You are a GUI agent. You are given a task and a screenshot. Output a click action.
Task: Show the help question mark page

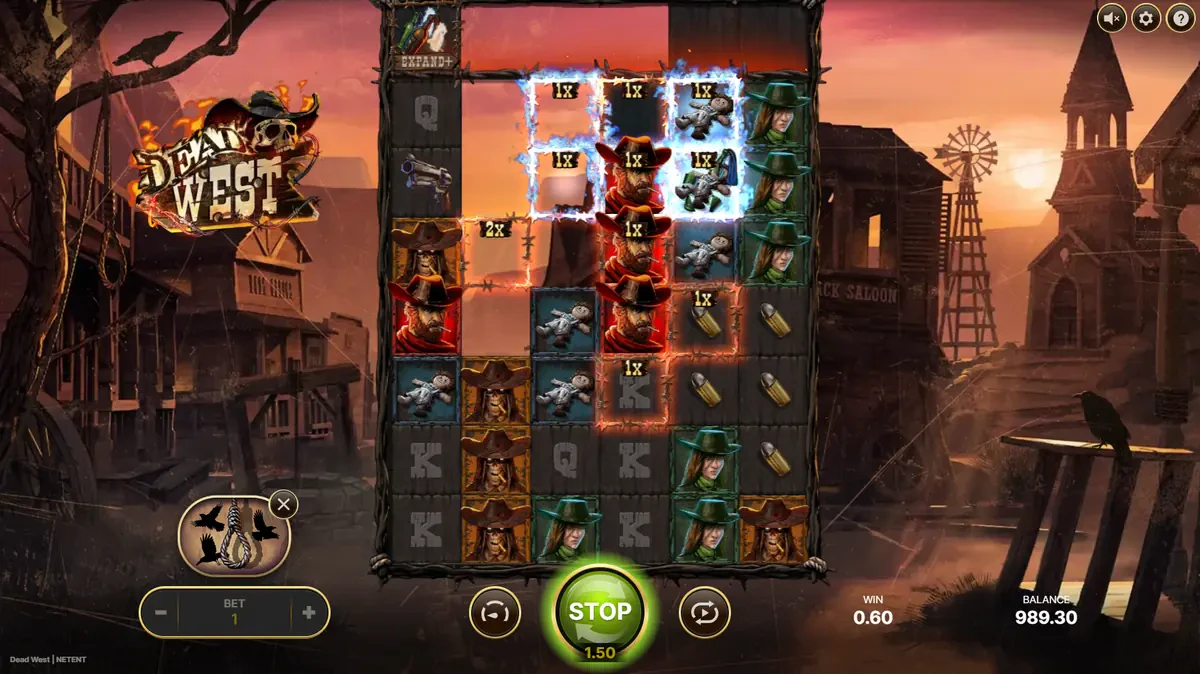tap(1180, 18)
